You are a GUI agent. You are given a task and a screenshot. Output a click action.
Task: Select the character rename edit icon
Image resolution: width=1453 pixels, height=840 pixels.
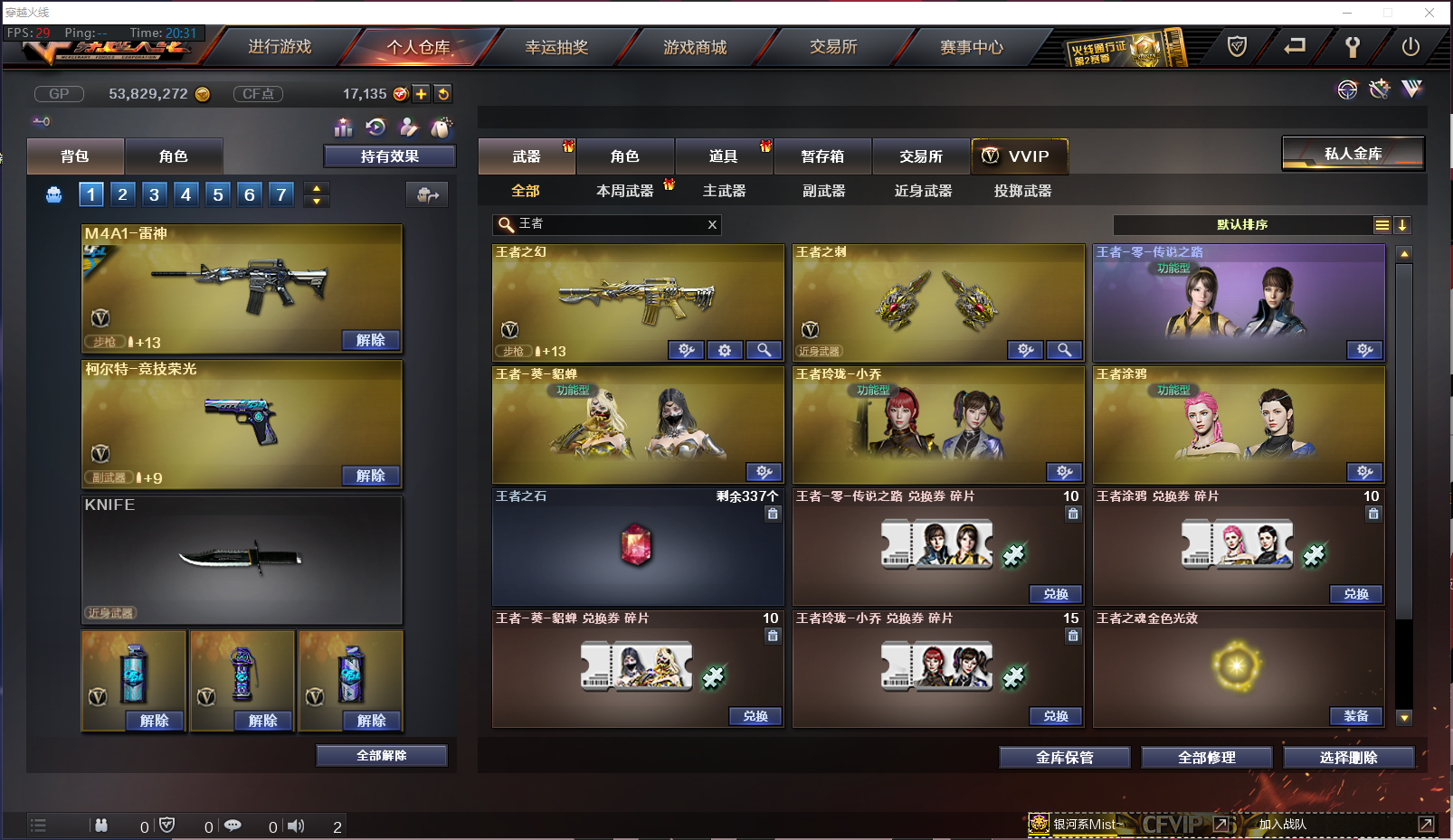[409, 127]
